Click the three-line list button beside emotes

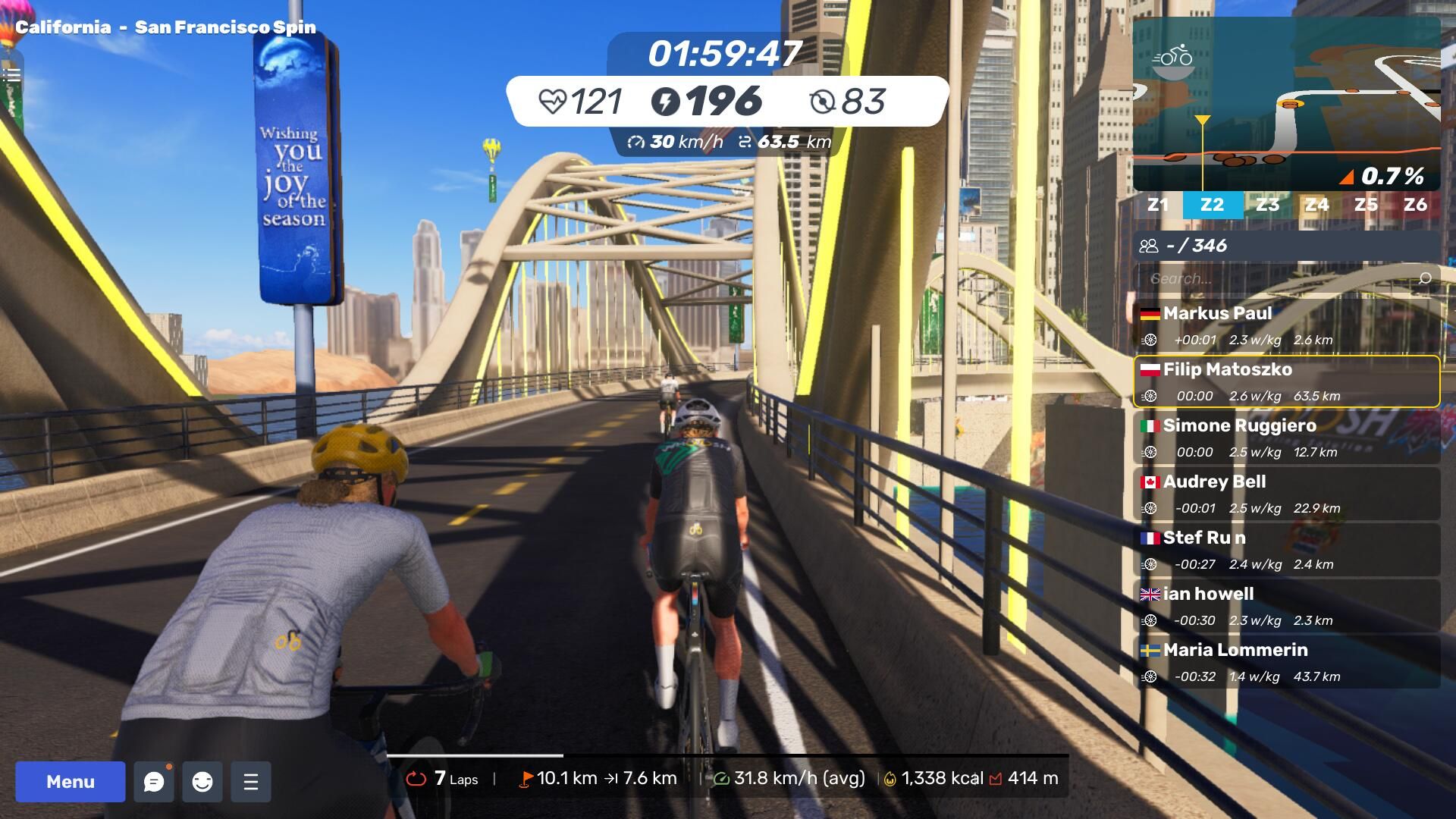click(251, 782)
